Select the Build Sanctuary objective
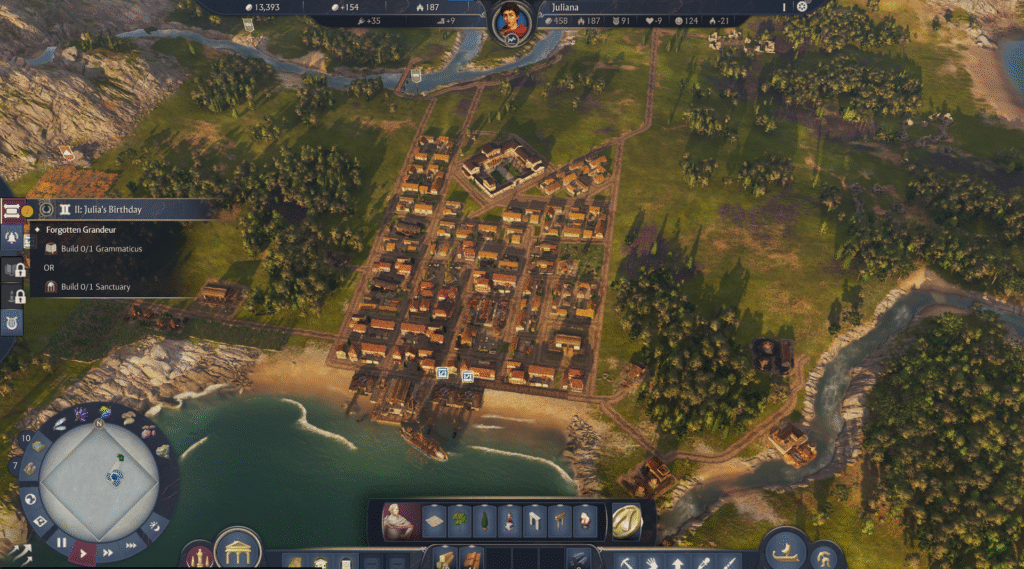This screenshot has width=1024, height=569. 96,287
